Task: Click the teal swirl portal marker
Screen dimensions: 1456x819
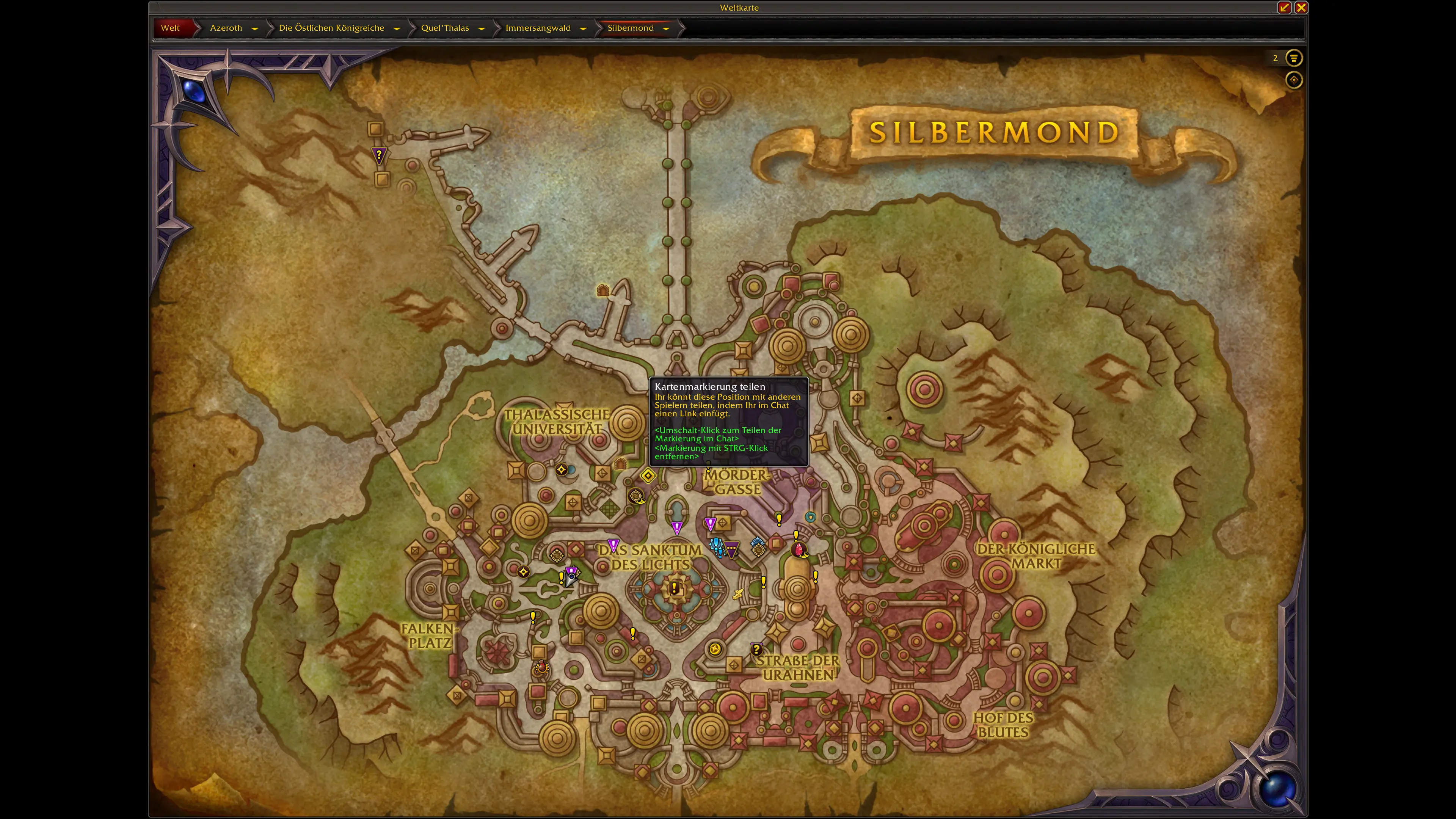Action: coord(810,516)
